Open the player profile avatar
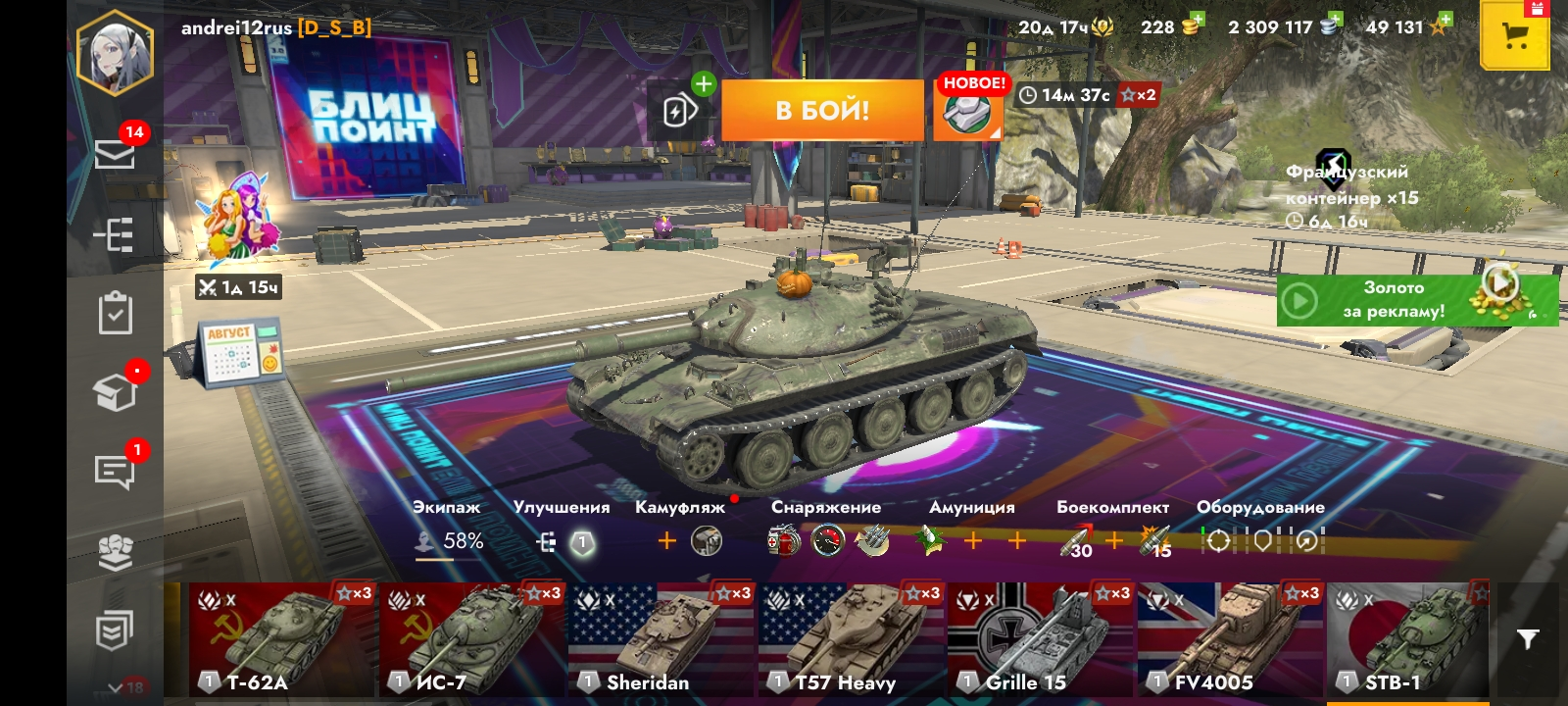The width and height of the screenshot is (1568, 706). click(116, 52)
